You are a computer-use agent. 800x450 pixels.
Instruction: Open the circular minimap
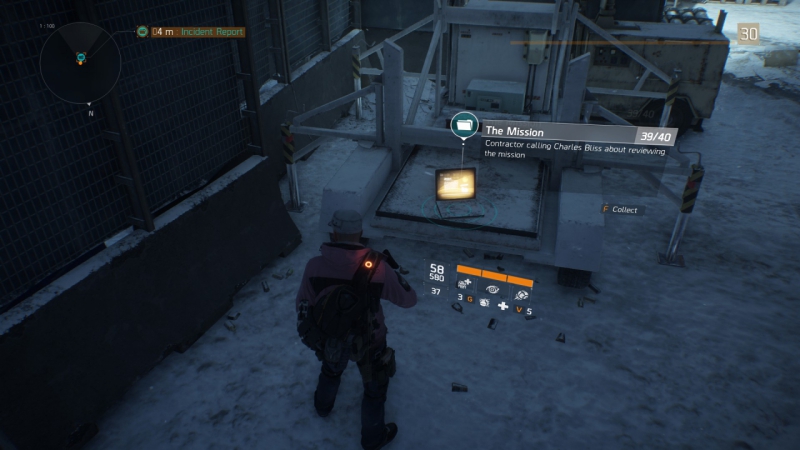(80, 61)
